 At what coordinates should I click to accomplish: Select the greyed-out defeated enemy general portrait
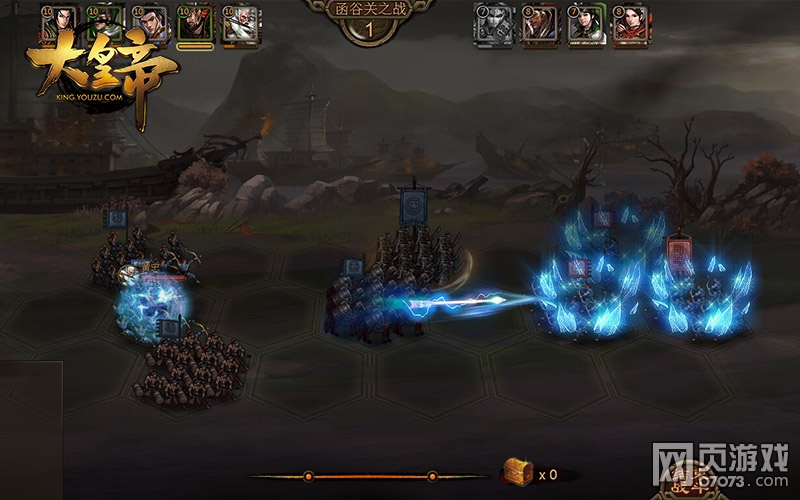click(x=490, y=24)
